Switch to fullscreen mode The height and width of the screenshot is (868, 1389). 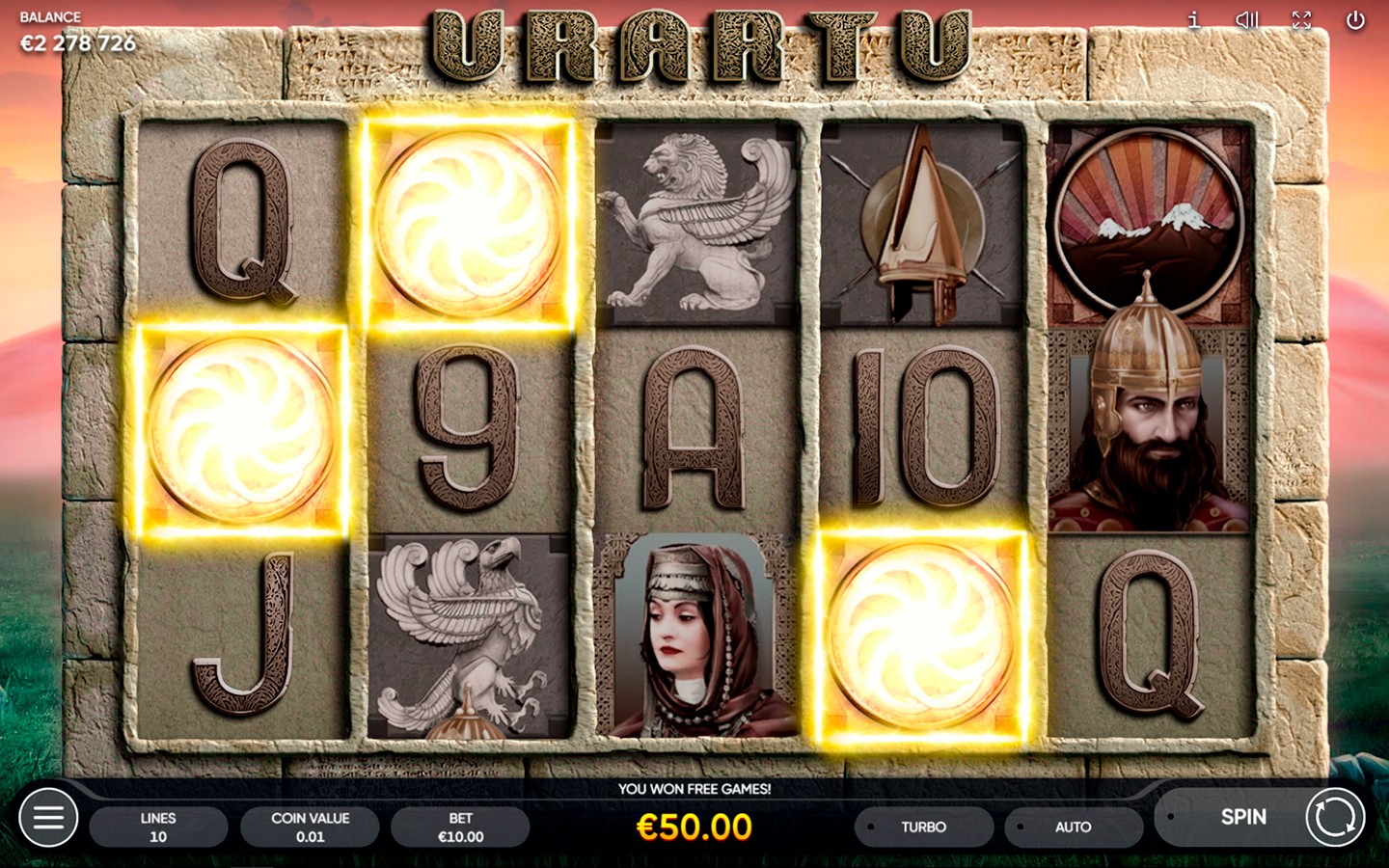(x=1301, y=20)
